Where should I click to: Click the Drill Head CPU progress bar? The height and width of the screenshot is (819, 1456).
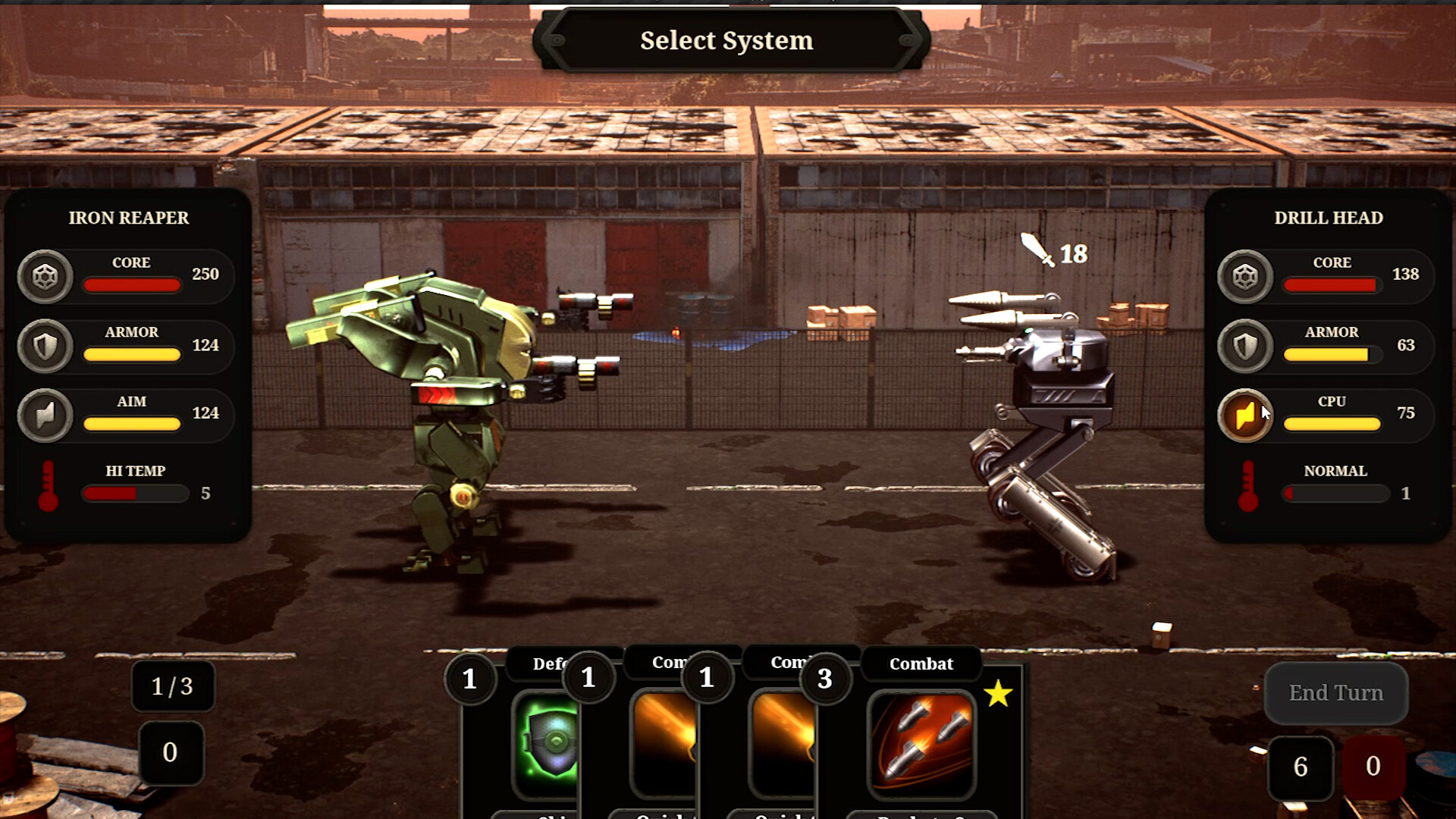coord(1332,423)
